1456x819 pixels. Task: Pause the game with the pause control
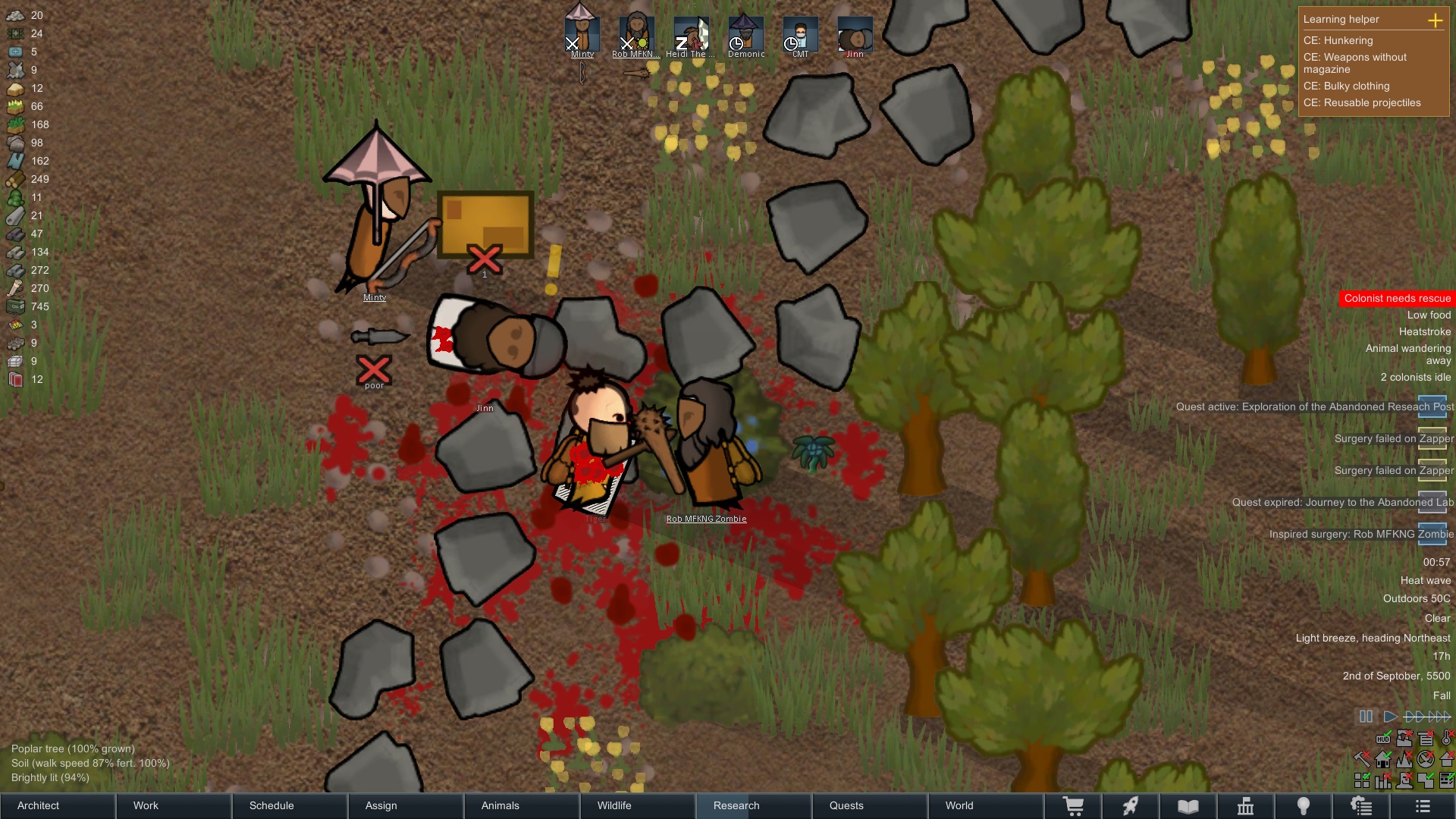click(x=1366, y=716)
